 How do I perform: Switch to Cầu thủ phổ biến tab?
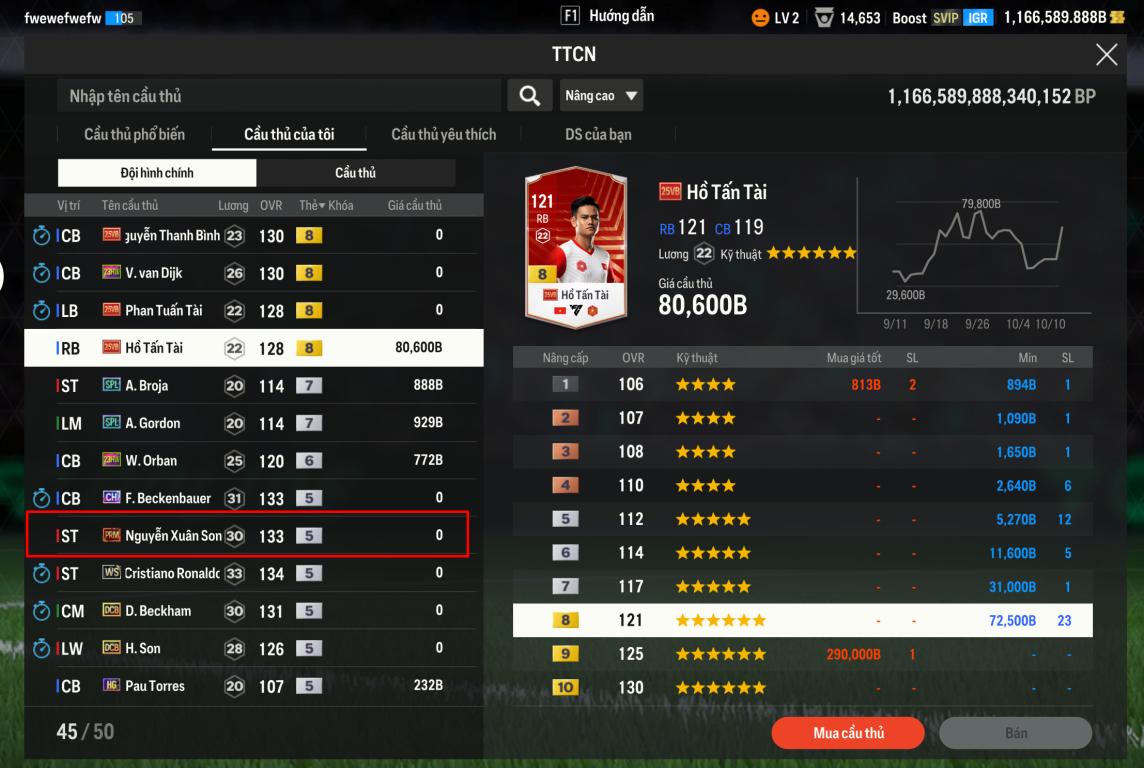pos(134,134)
